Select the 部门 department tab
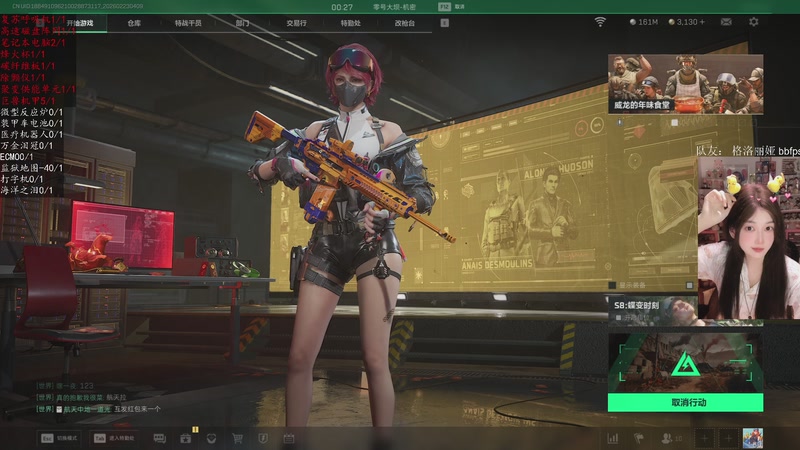Viewport: 800px width, 450px height. (x=242, y=22)
